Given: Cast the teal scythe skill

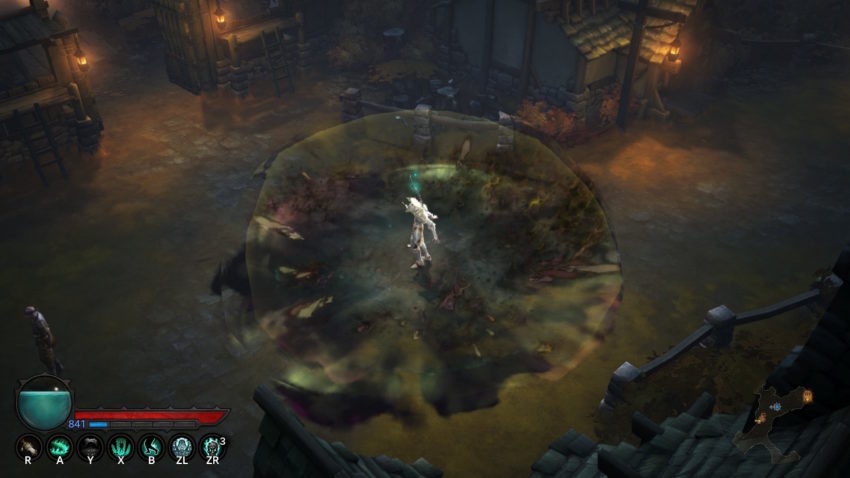Looking at the screenshot, I should point(151,446).
